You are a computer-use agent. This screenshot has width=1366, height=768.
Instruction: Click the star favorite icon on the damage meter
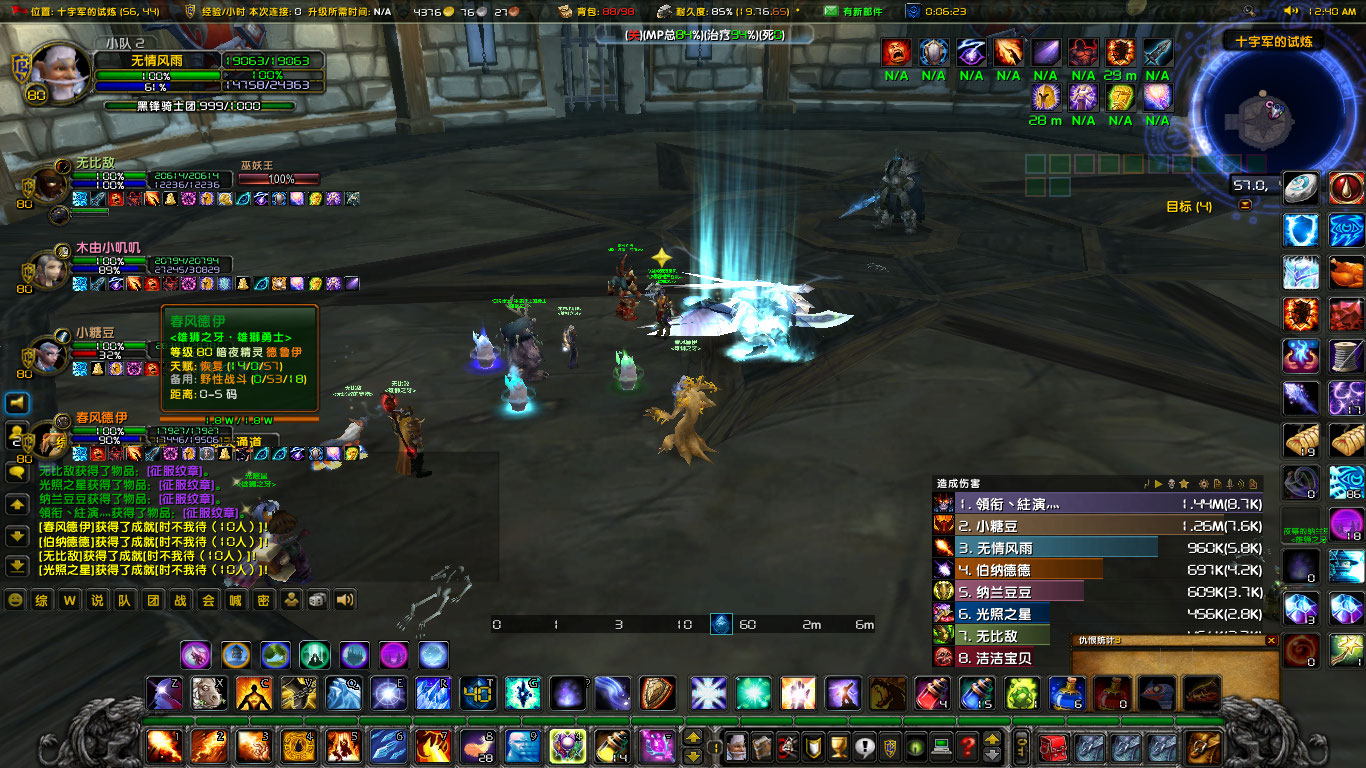pos(1184,483)
